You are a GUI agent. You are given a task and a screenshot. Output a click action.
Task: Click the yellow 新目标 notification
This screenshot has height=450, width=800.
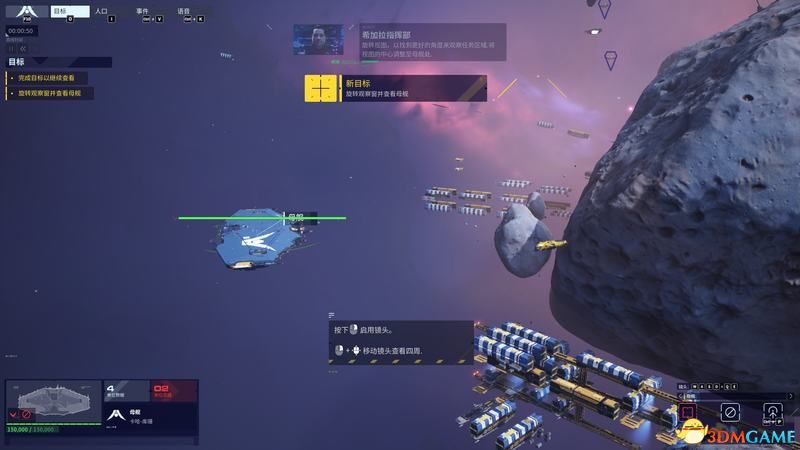pos(395,88)
